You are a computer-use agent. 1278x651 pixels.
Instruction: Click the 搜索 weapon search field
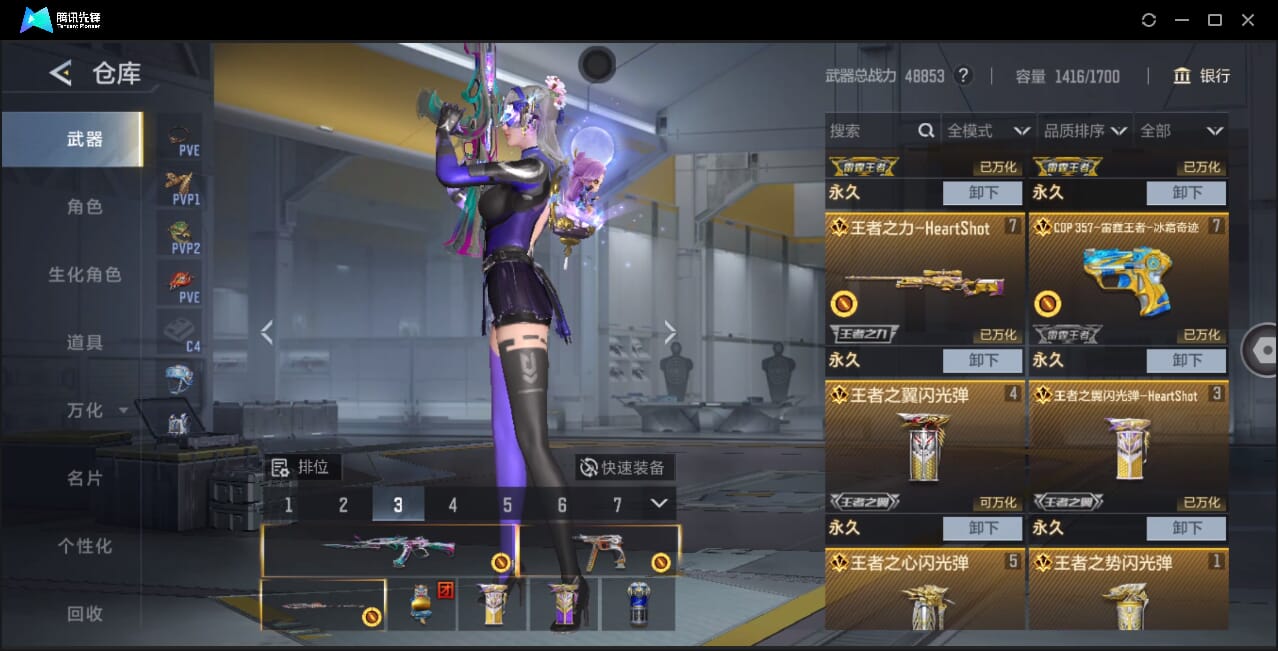coord(871,131)
